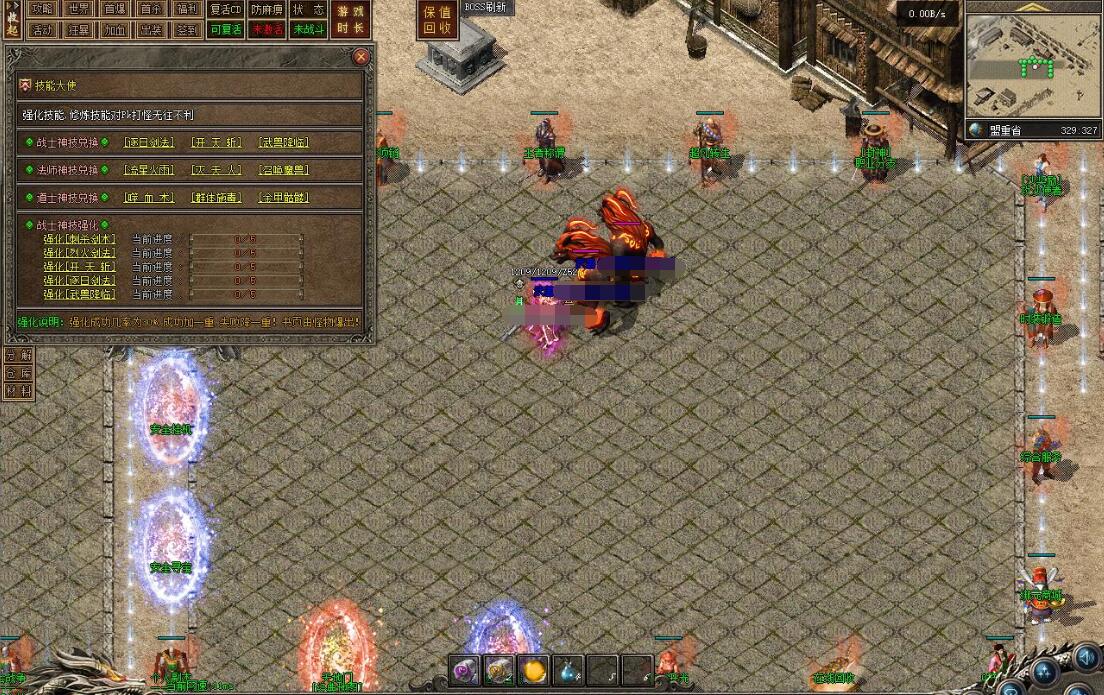This screenshot has width=1104, height=695.
Task: Open the 攻略 guide menu
Action: pyautogui.click(x=42, y=9)
